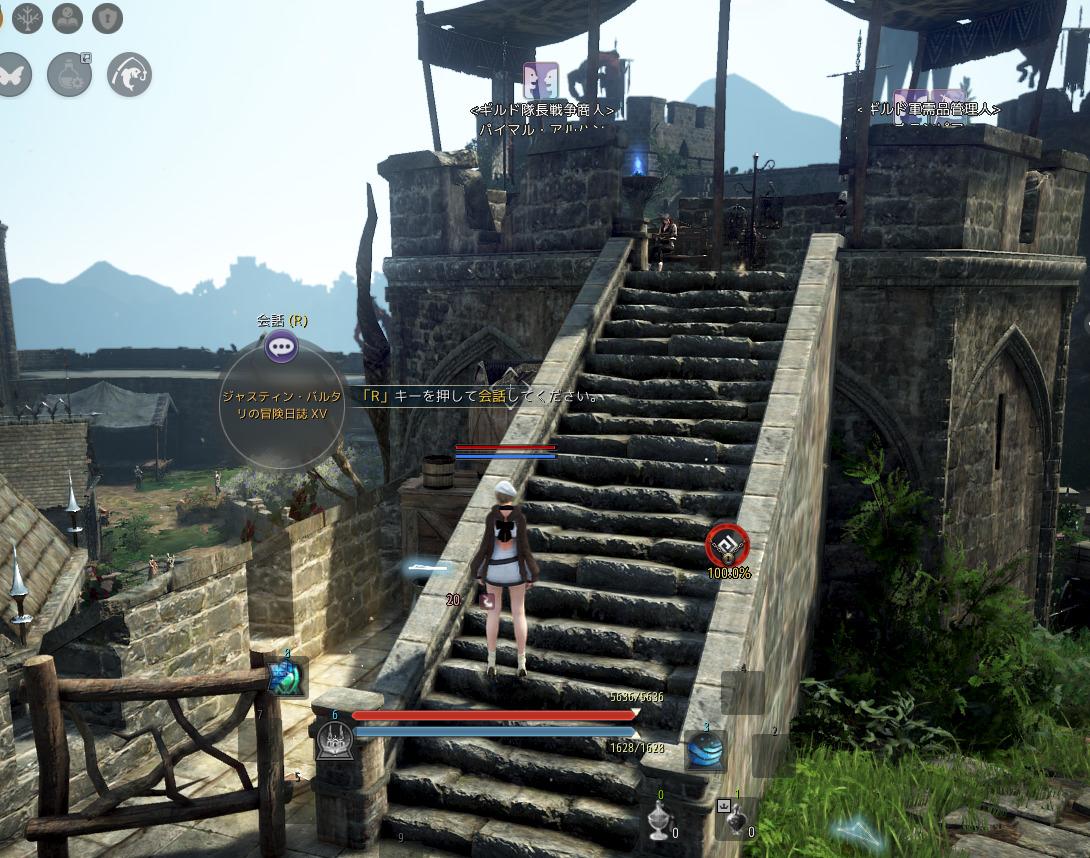Select the castle emblem quickslot 6
The width and height of the screenshot is (1090, 858).
334,741
